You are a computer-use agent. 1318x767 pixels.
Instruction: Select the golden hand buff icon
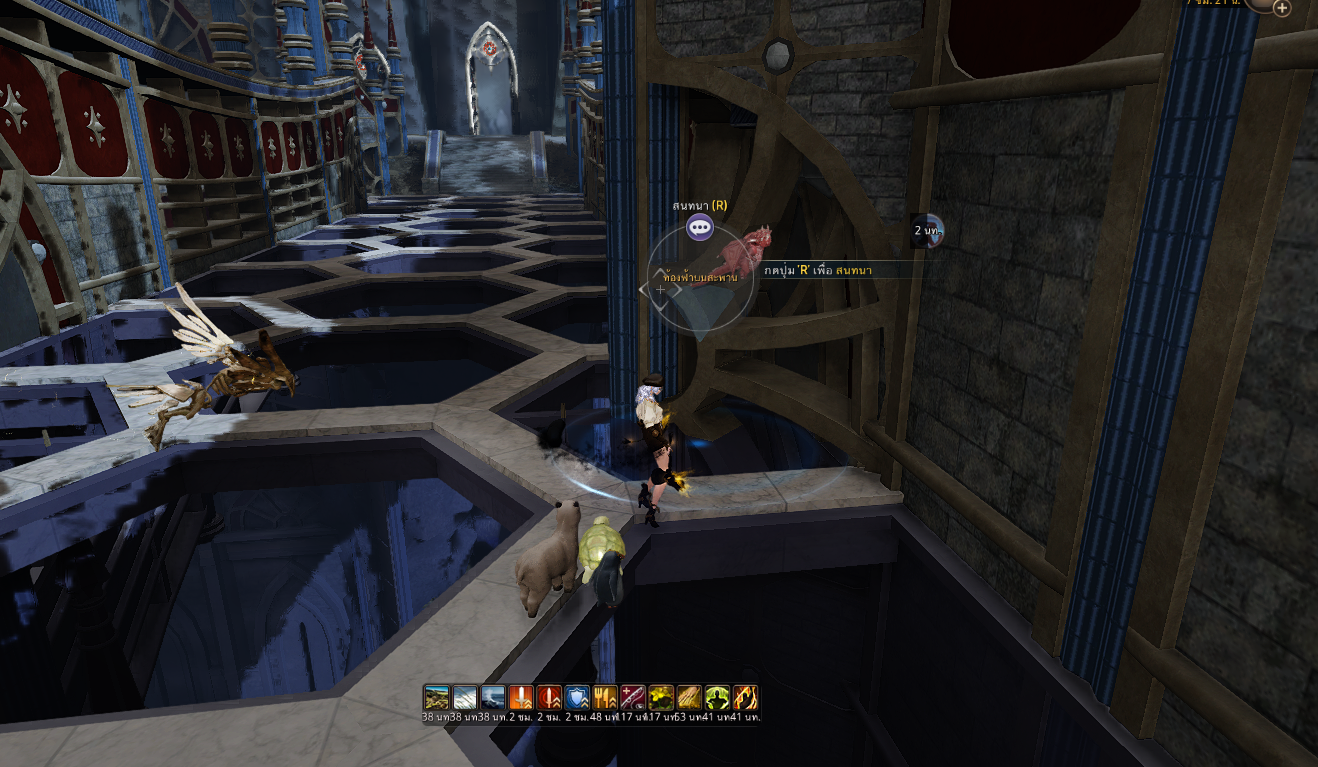click(x=689, y=697)
